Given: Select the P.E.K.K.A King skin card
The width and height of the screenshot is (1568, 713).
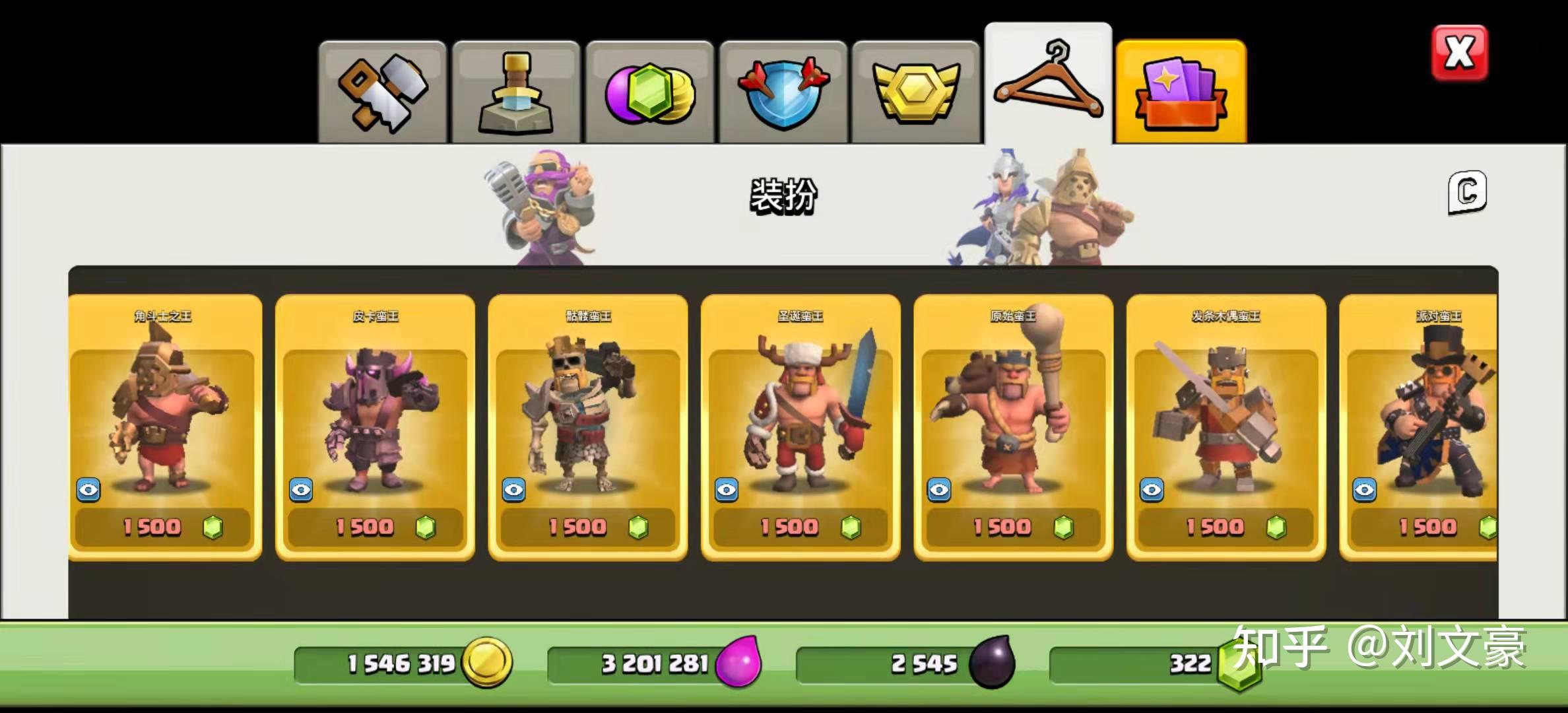Looking at the screenshot, I should click(x=375, y=409).
